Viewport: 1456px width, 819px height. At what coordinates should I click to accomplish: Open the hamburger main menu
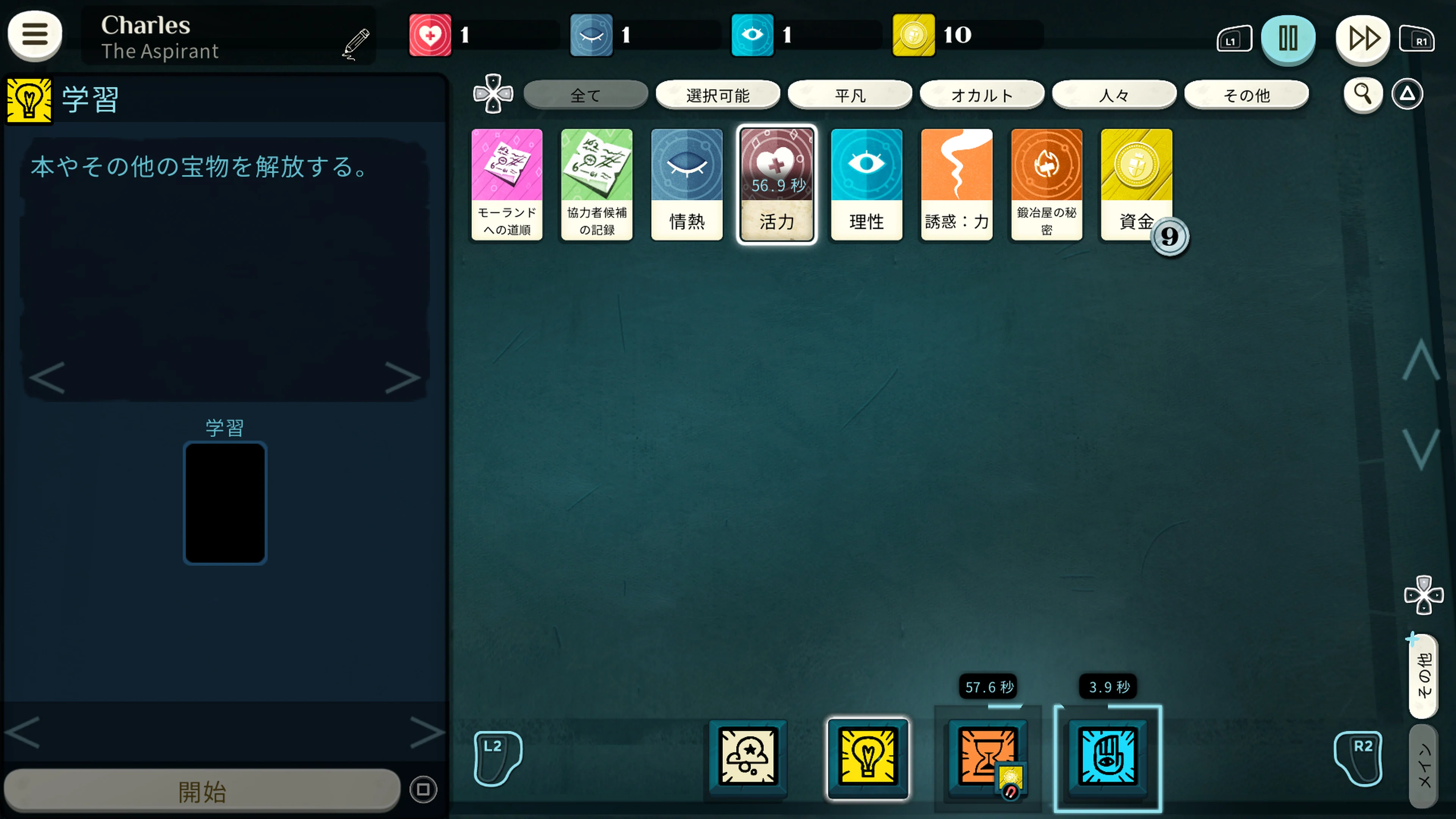click(x=35, y=35)
